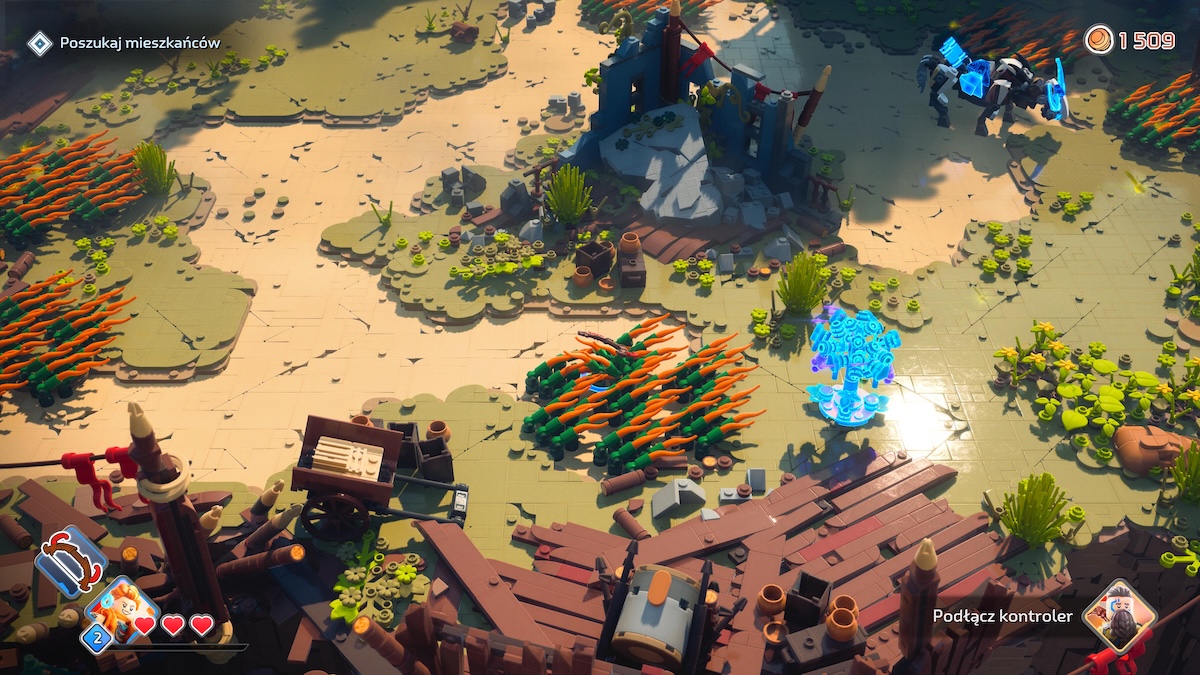Viewport: 1200px width, 675px height.
Task: Select the bow weapon icon
Action: pyautogui.click(x=71, y=562)
